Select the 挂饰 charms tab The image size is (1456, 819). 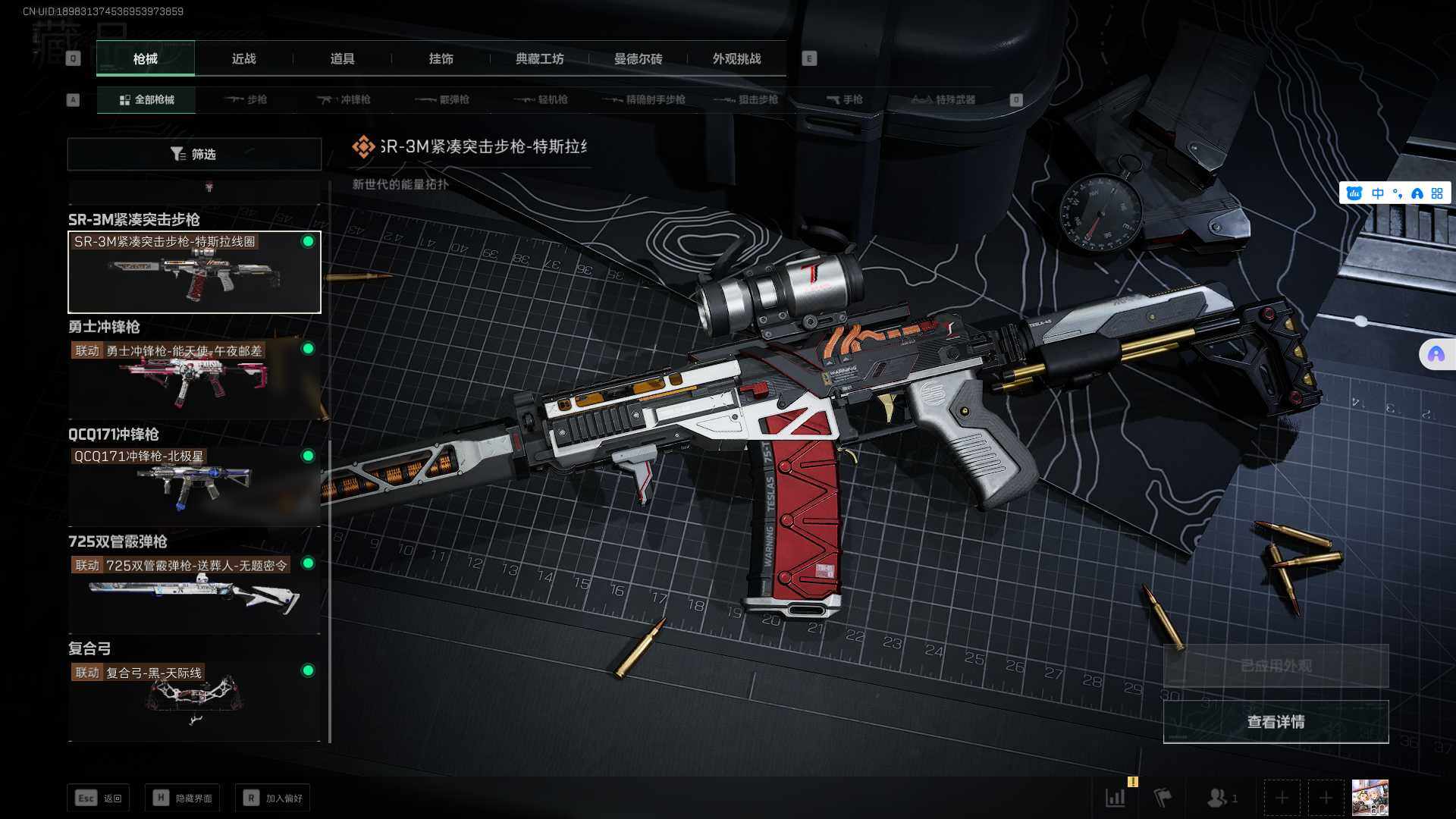441,59
